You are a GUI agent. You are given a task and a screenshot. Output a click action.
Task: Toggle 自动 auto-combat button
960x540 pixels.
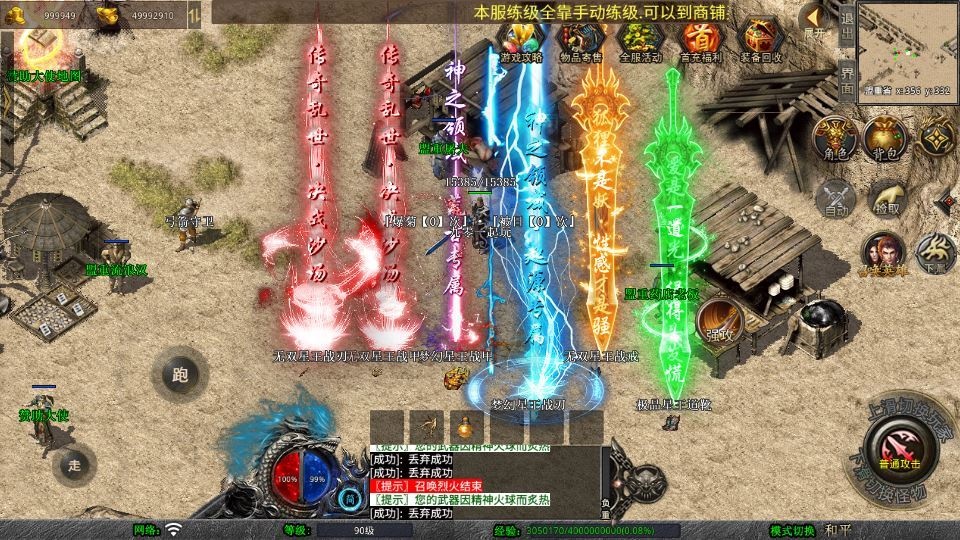834,198
